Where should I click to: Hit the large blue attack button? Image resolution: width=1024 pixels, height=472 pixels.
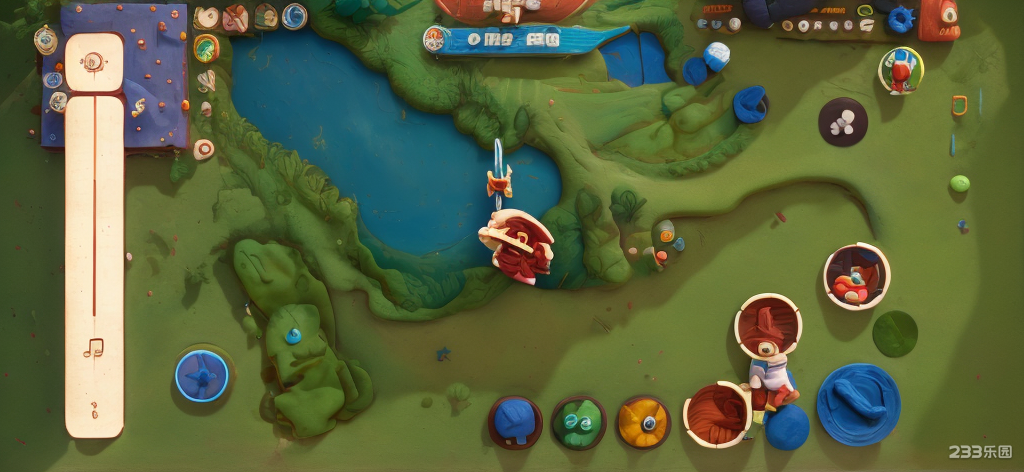(x=858, y=404)
